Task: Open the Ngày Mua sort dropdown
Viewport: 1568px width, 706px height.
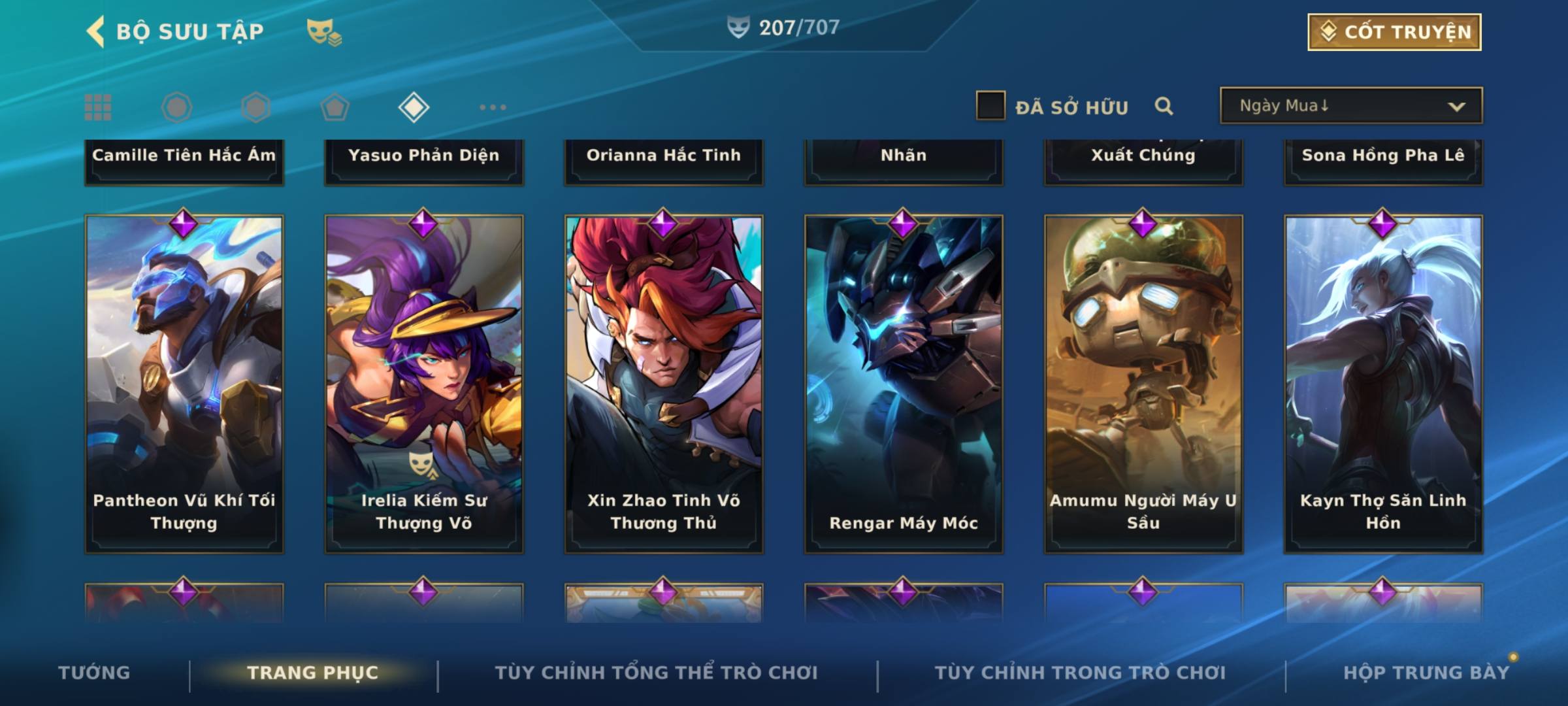Action: [1350, 106]
